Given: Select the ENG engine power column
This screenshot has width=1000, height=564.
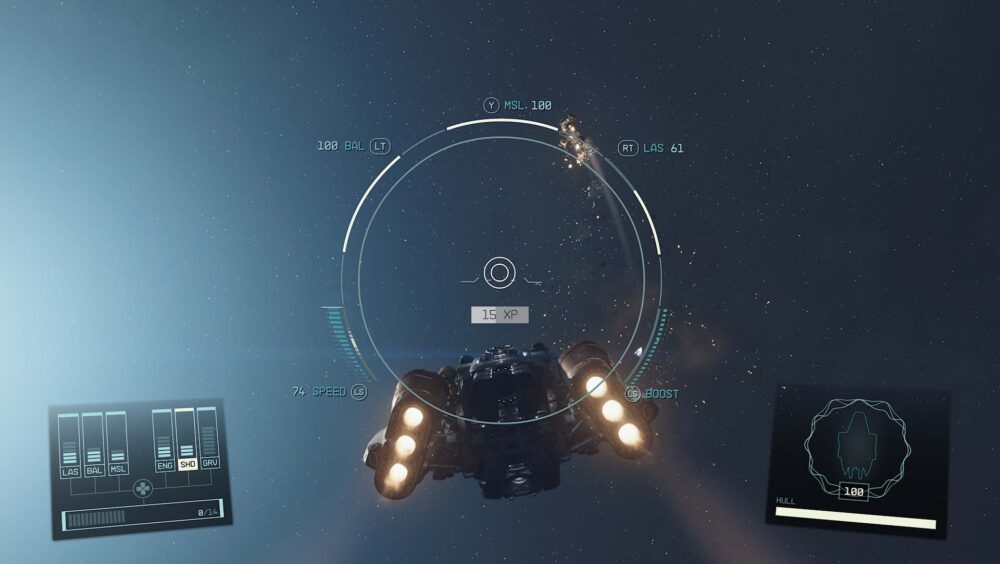Looking at the screenshot, I should pos(163,442).
